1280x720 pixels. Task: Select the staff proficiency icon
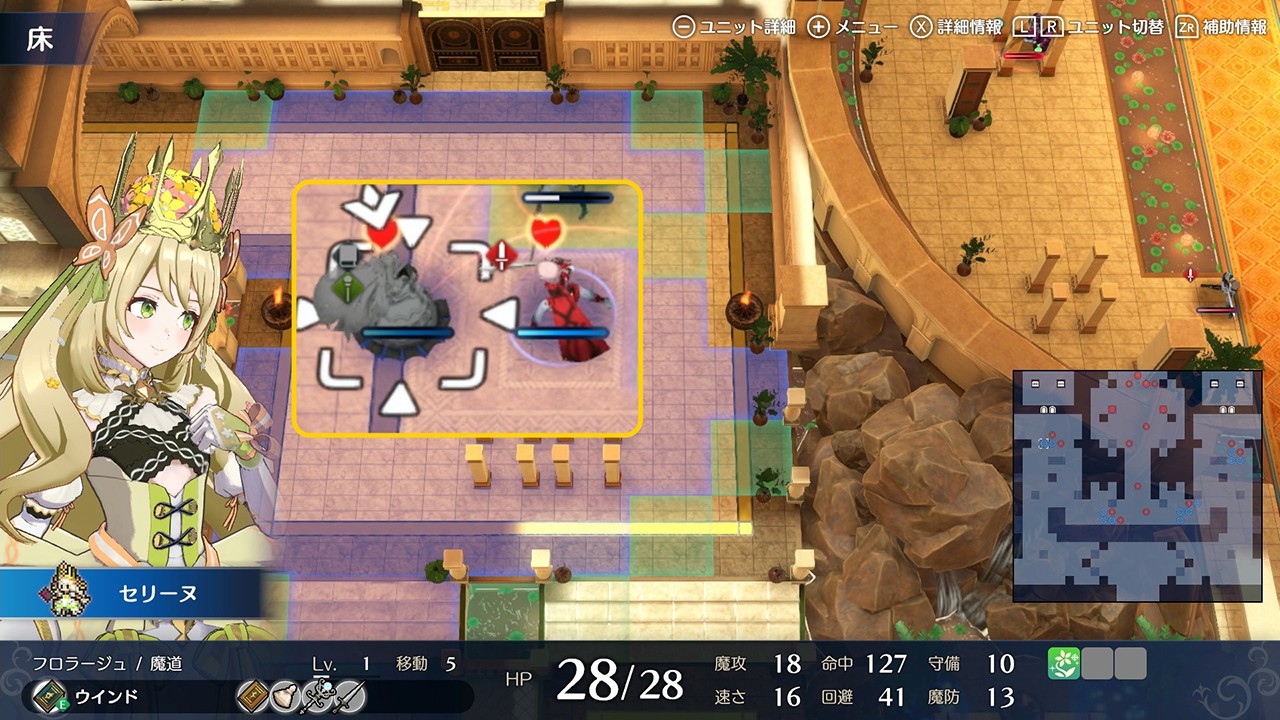tap(317, 696)
